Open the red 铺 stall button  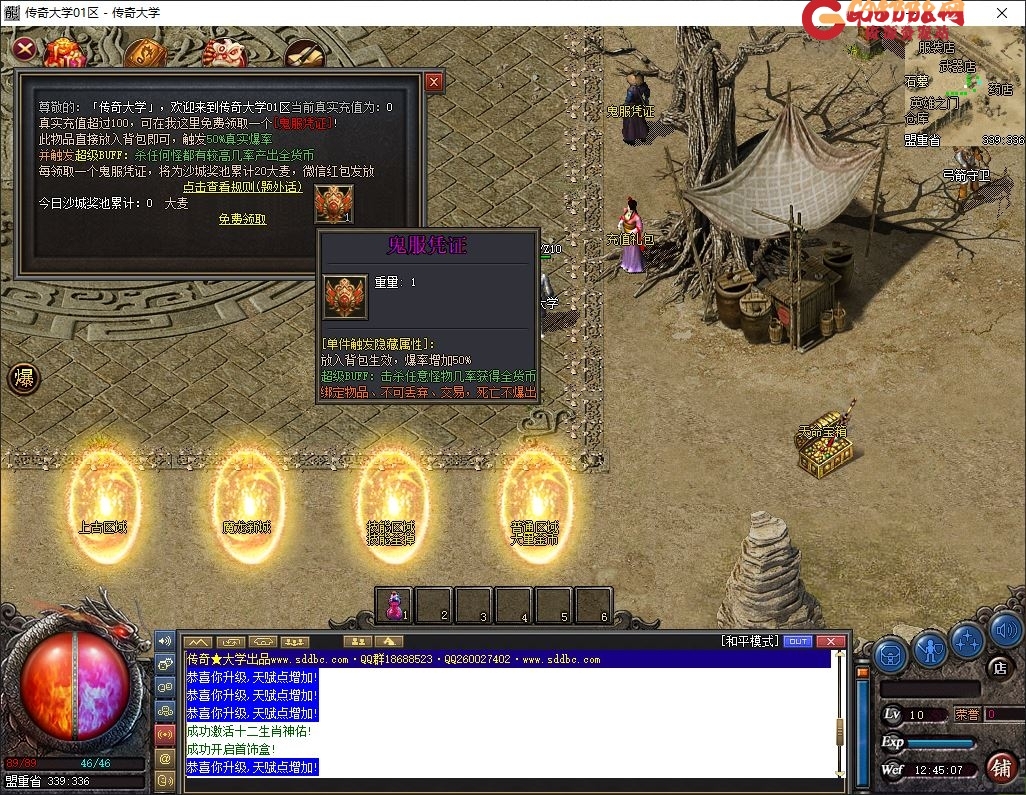1000,767
